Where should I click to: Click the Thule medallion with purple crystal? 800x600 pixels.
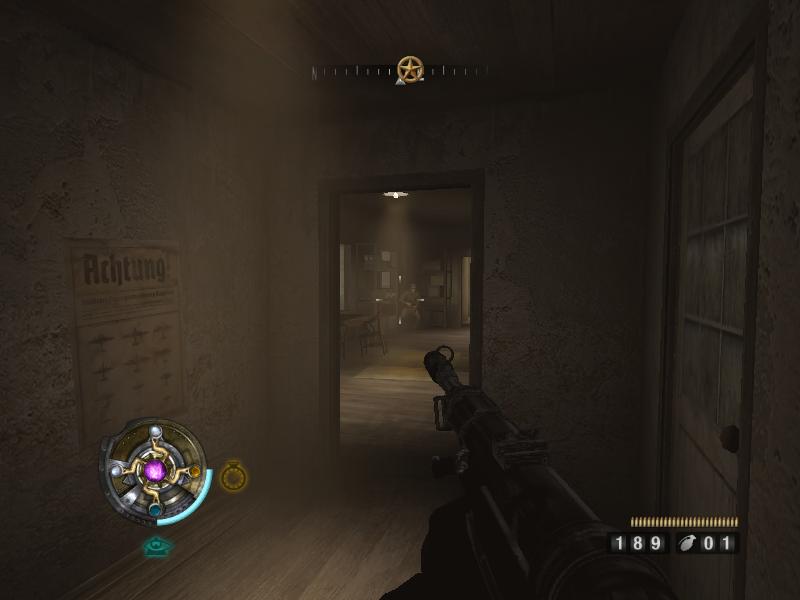tap(155, 469)
